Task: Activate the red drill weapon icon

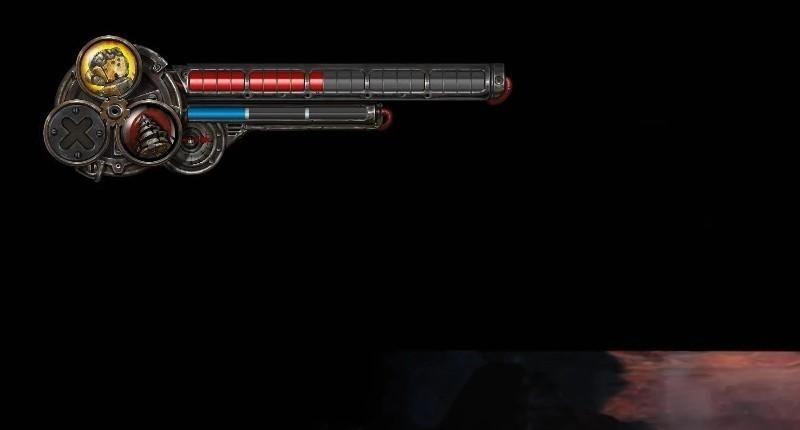Action: [x=149, y=132]
